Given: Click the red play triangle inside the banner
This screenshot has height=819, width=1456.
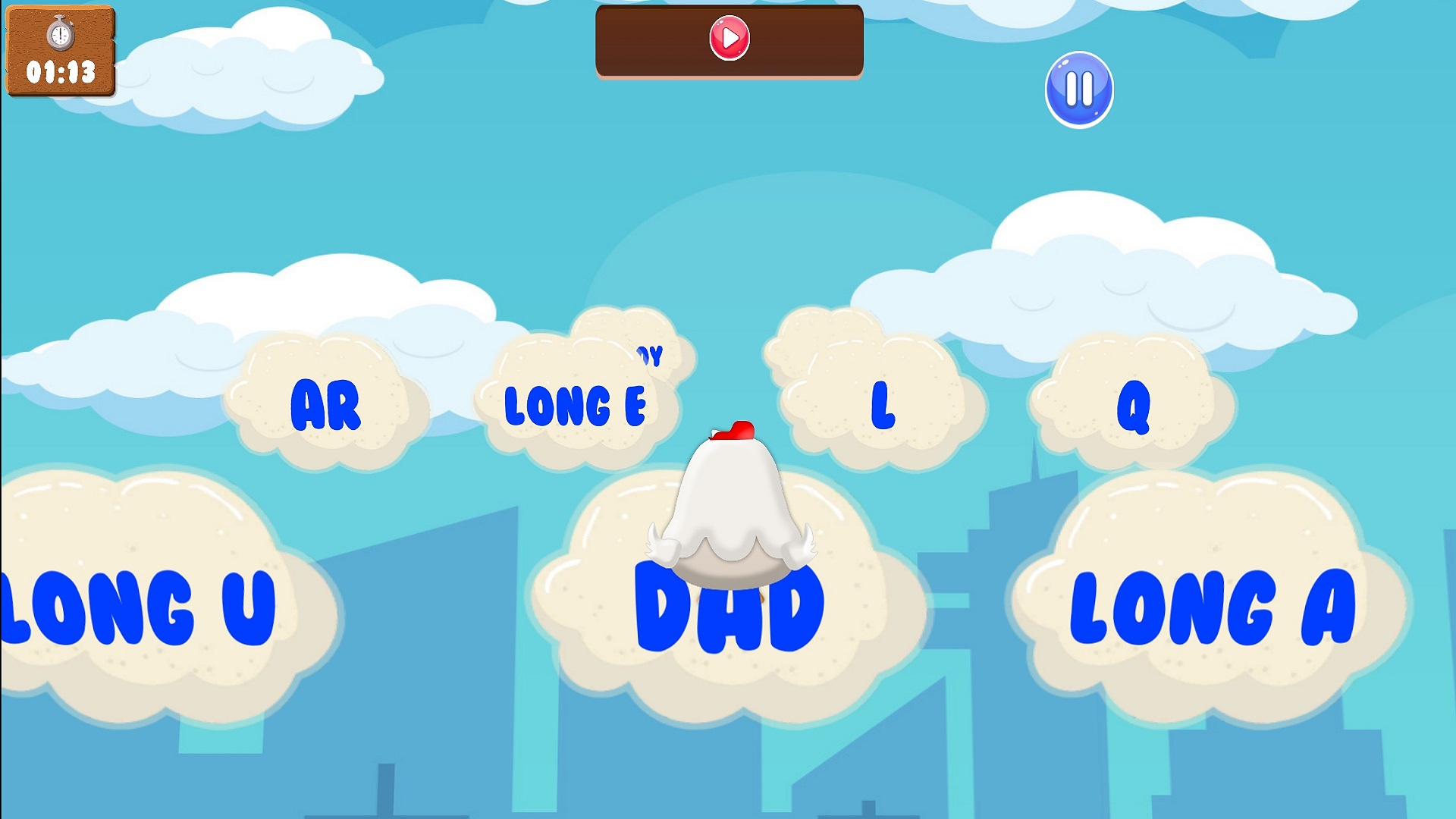Looking at the screenshot, I should pyautogui.click(x=730, y=39).
